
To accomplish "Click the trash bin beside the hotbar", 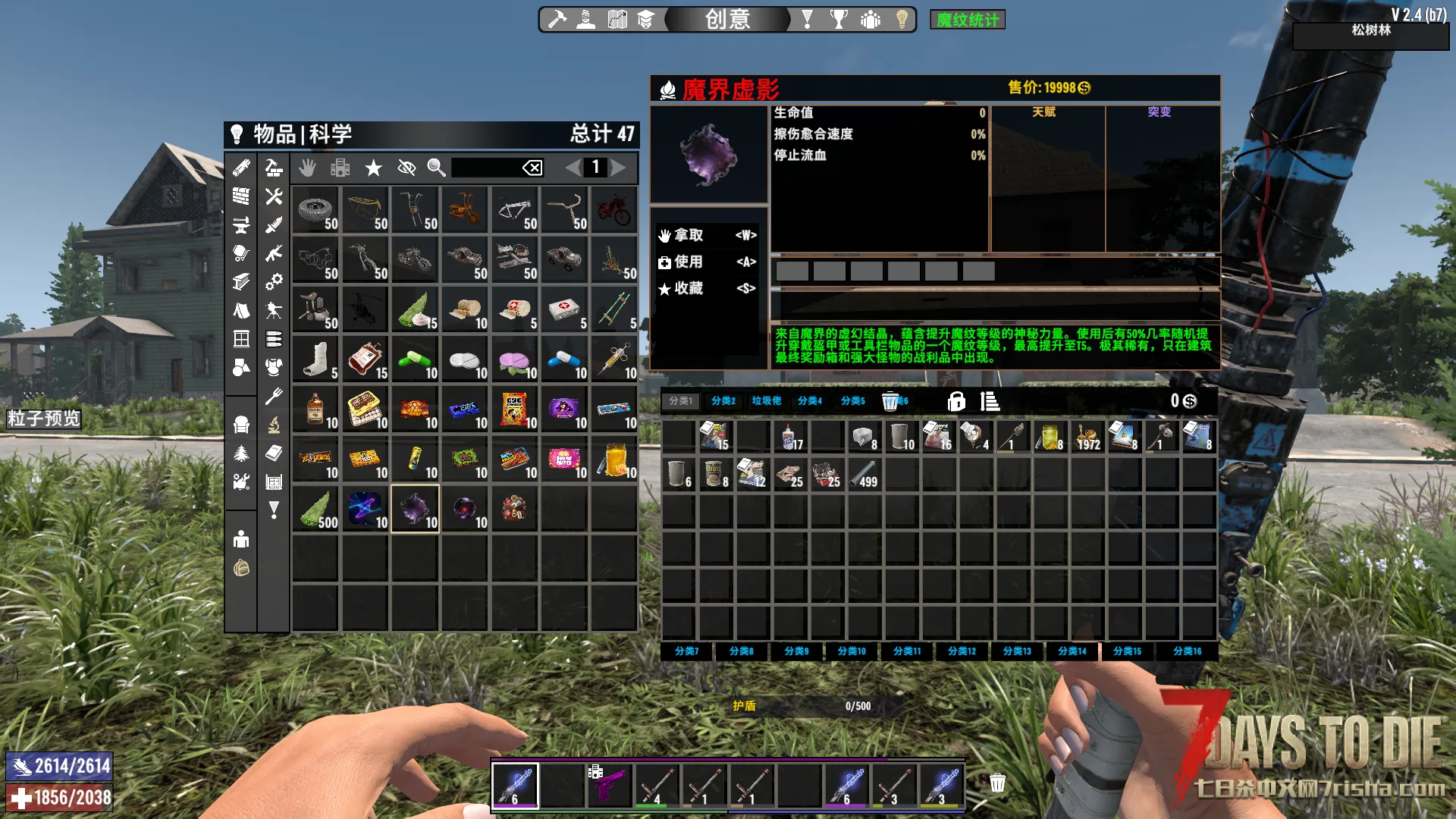I will (x=997, y=783).
